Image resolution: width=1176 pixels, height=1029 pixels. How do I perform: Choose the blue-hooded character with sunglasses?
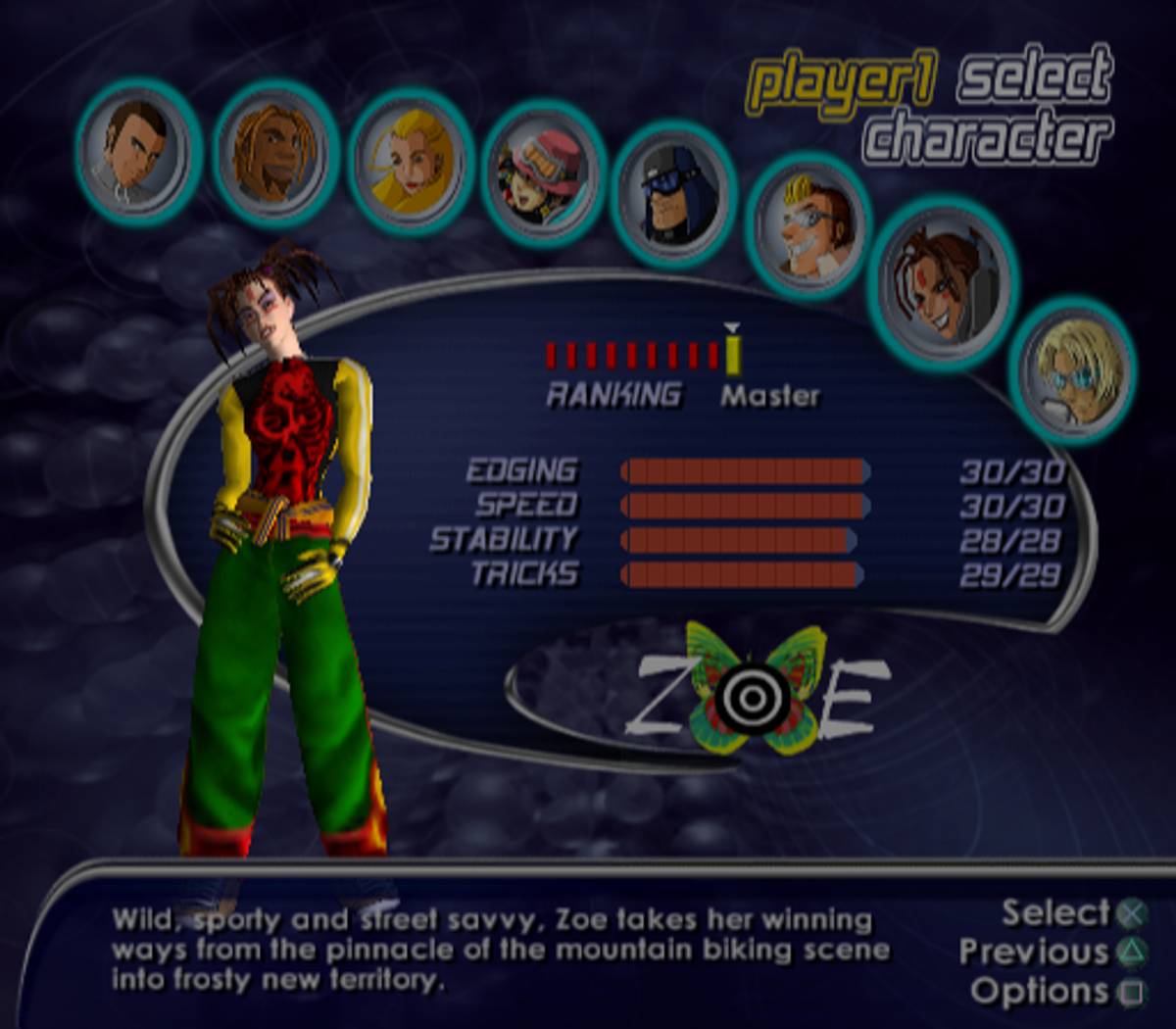click(673, 193)
